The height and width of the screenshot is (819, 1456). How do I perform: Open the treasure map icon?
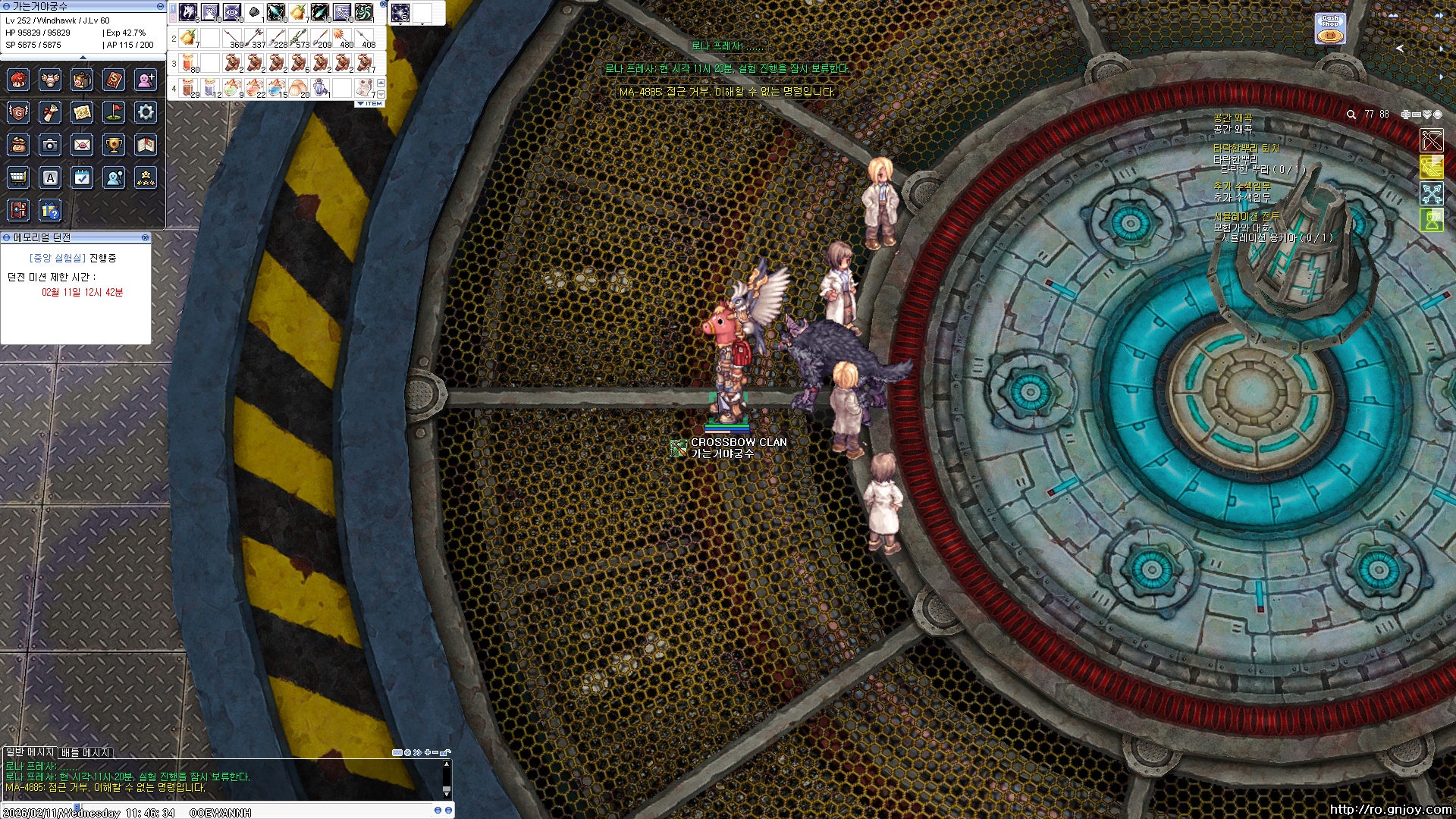point(82,113)
